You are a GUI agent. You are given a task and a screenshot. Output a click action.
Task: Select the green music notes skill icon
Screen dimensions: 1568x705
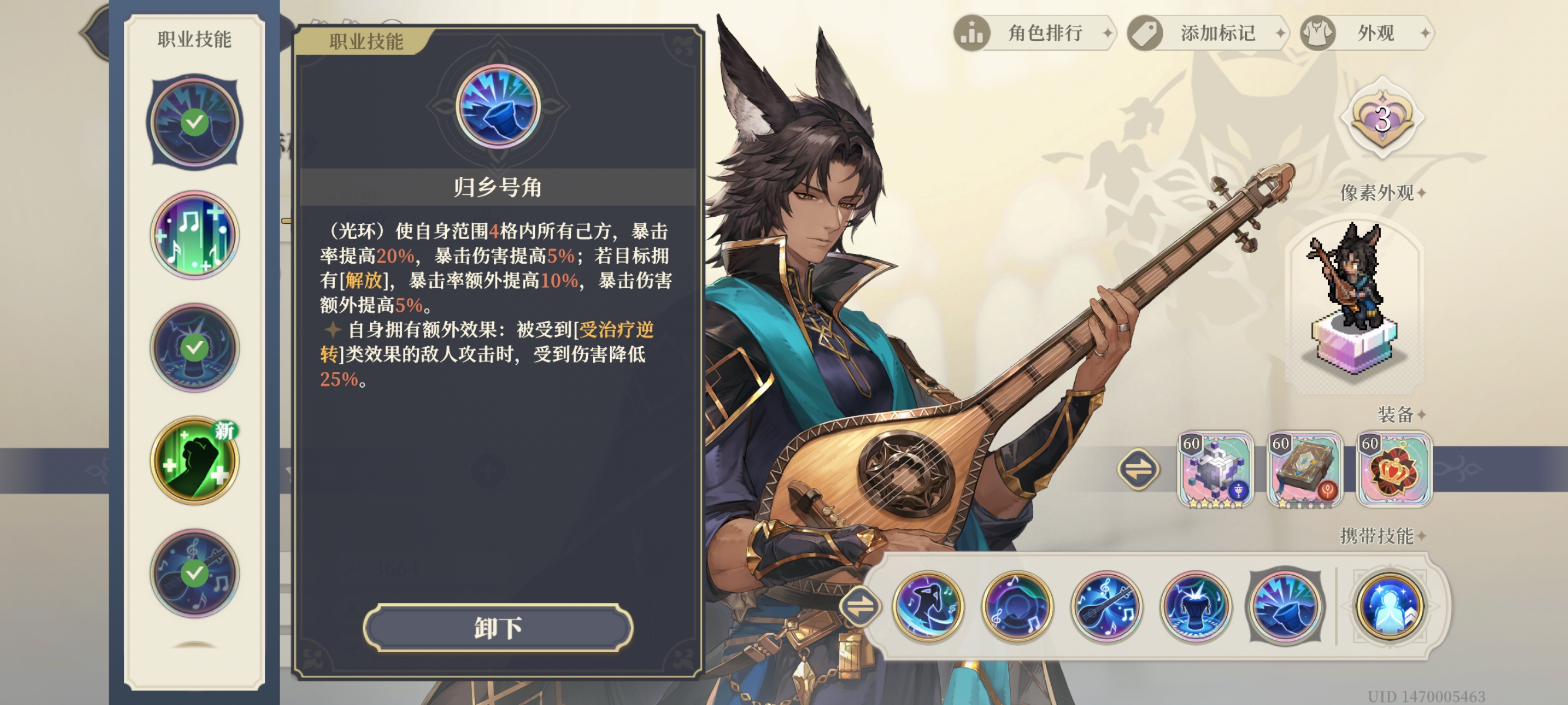[x=194, y=235]
